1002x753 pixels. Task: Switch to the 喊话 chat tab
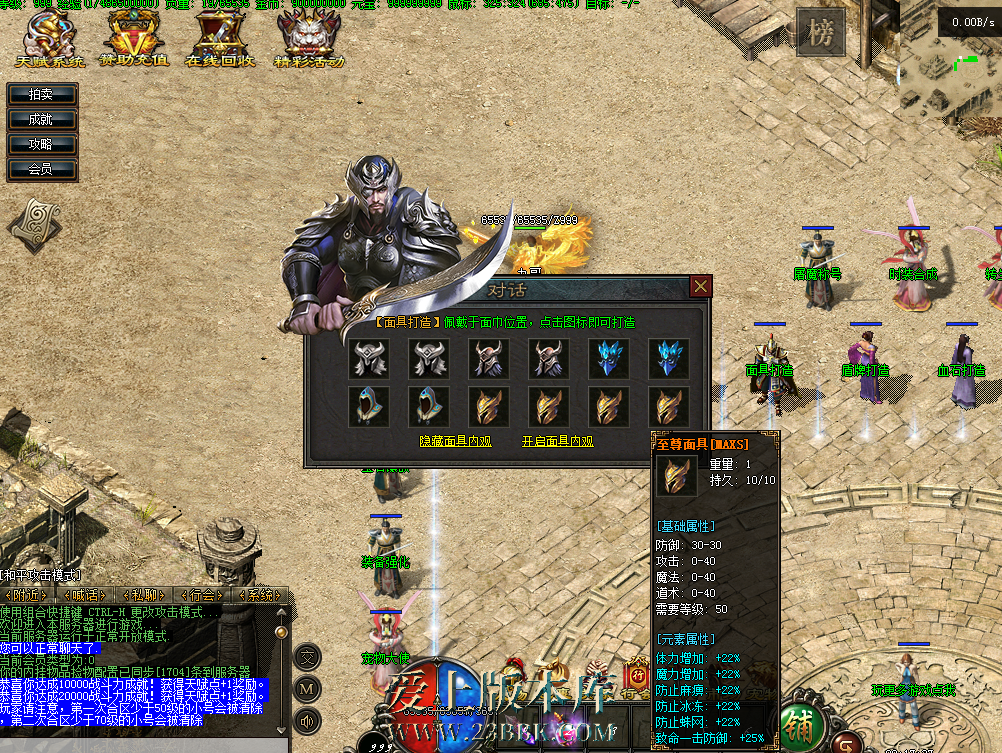click(83, 595)
